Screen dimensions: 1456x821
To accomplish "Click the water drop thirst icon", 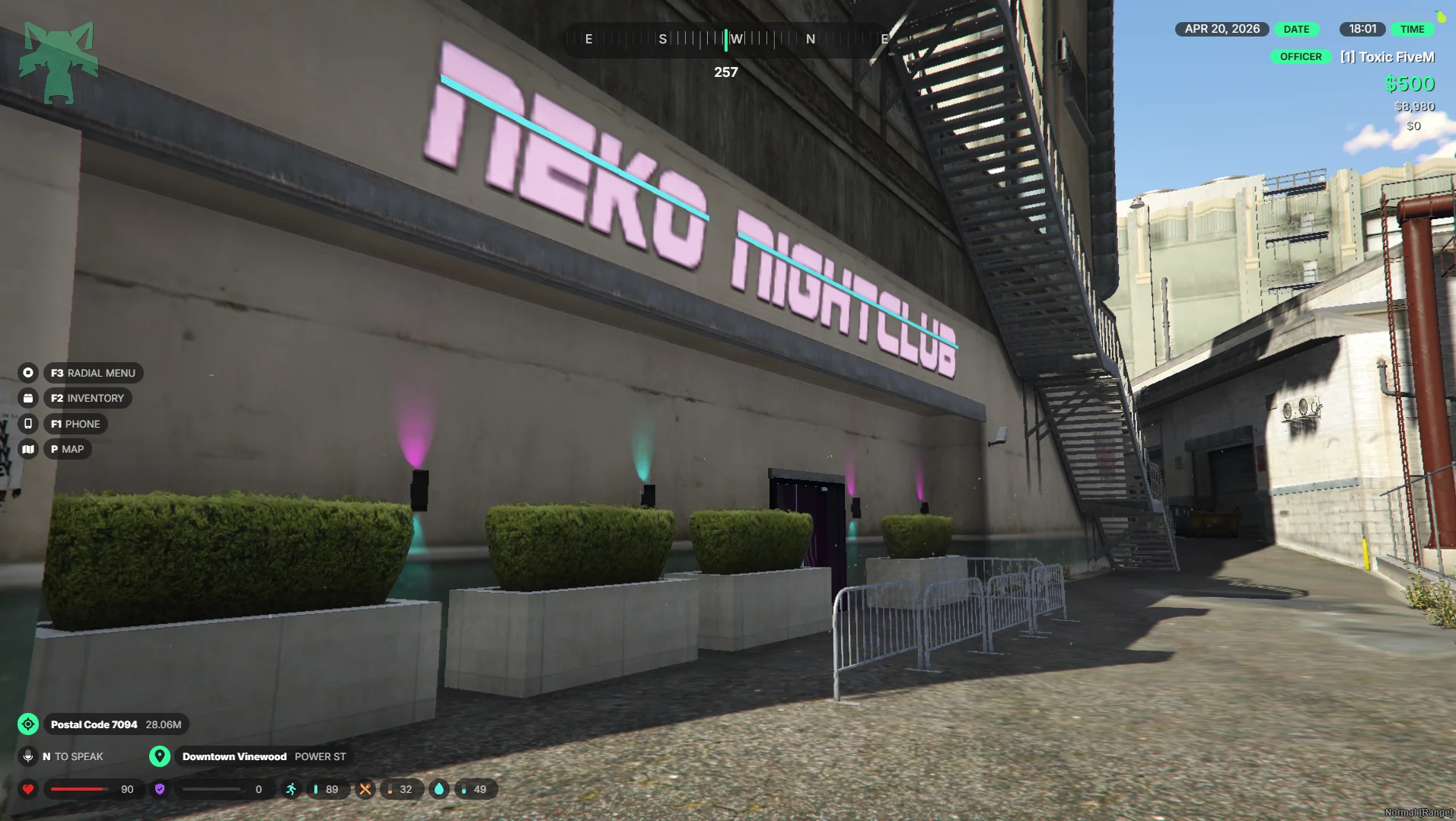I will tap(439, 789).
